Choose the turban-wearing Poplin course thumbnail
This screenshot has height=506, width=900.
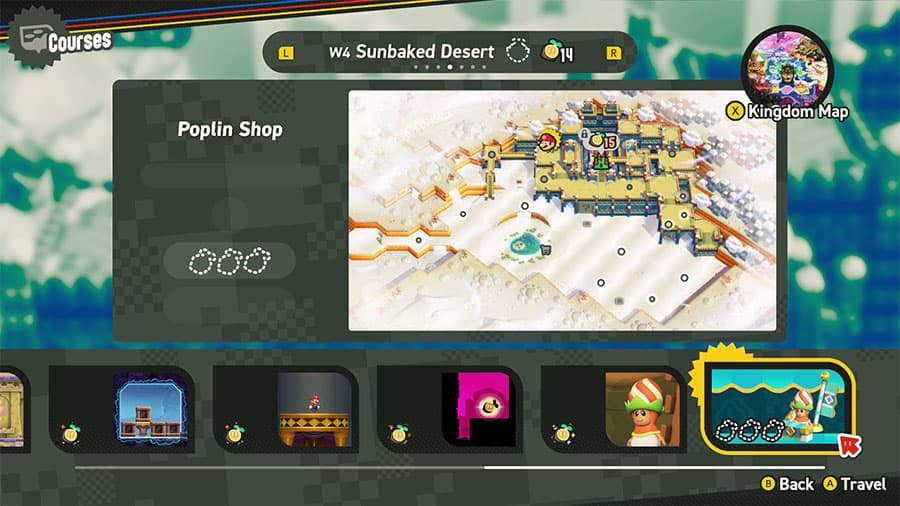pyautogui.click(x=615, y=408)
